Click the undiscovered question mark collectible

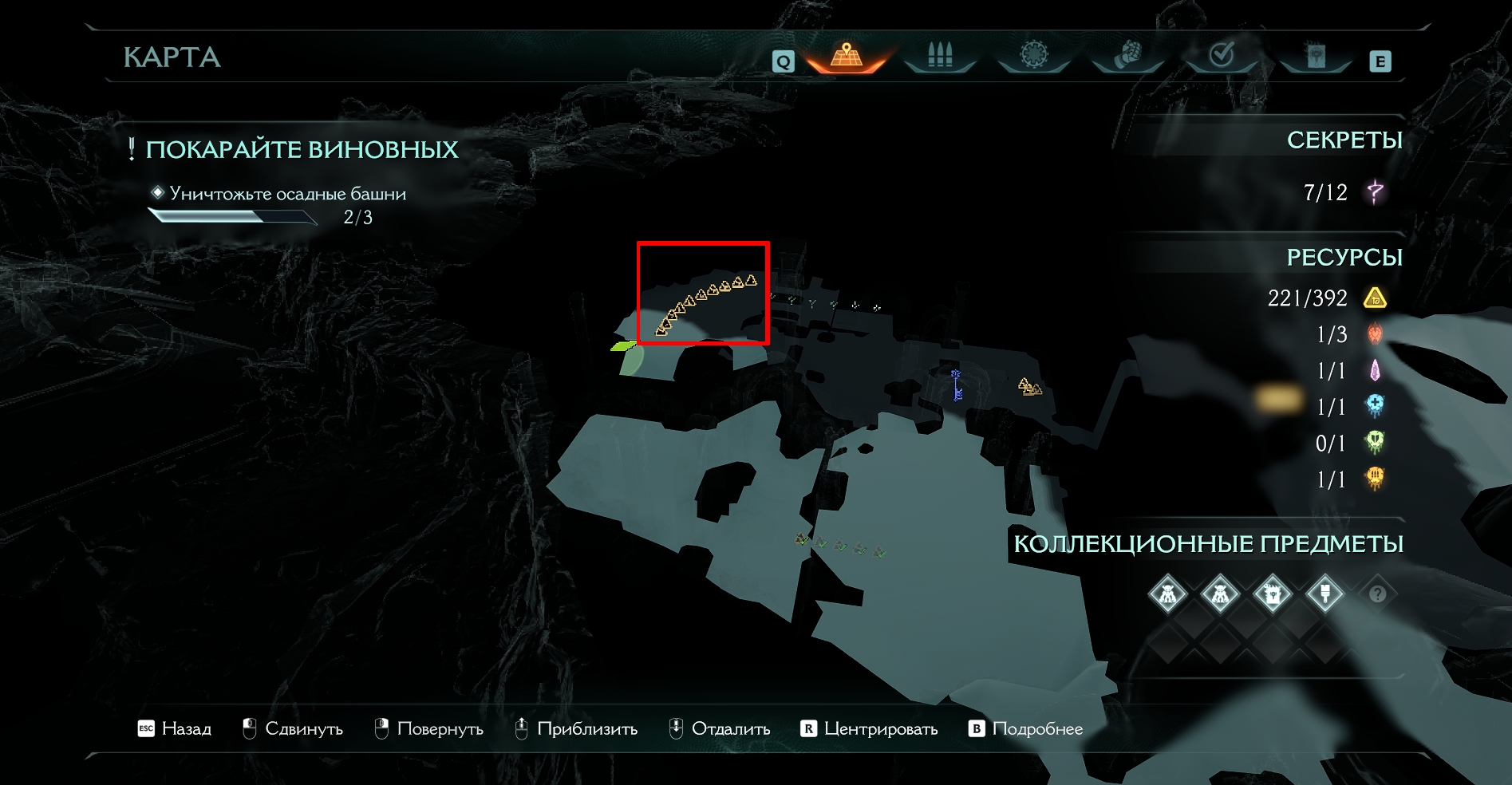coord(1377,594)
